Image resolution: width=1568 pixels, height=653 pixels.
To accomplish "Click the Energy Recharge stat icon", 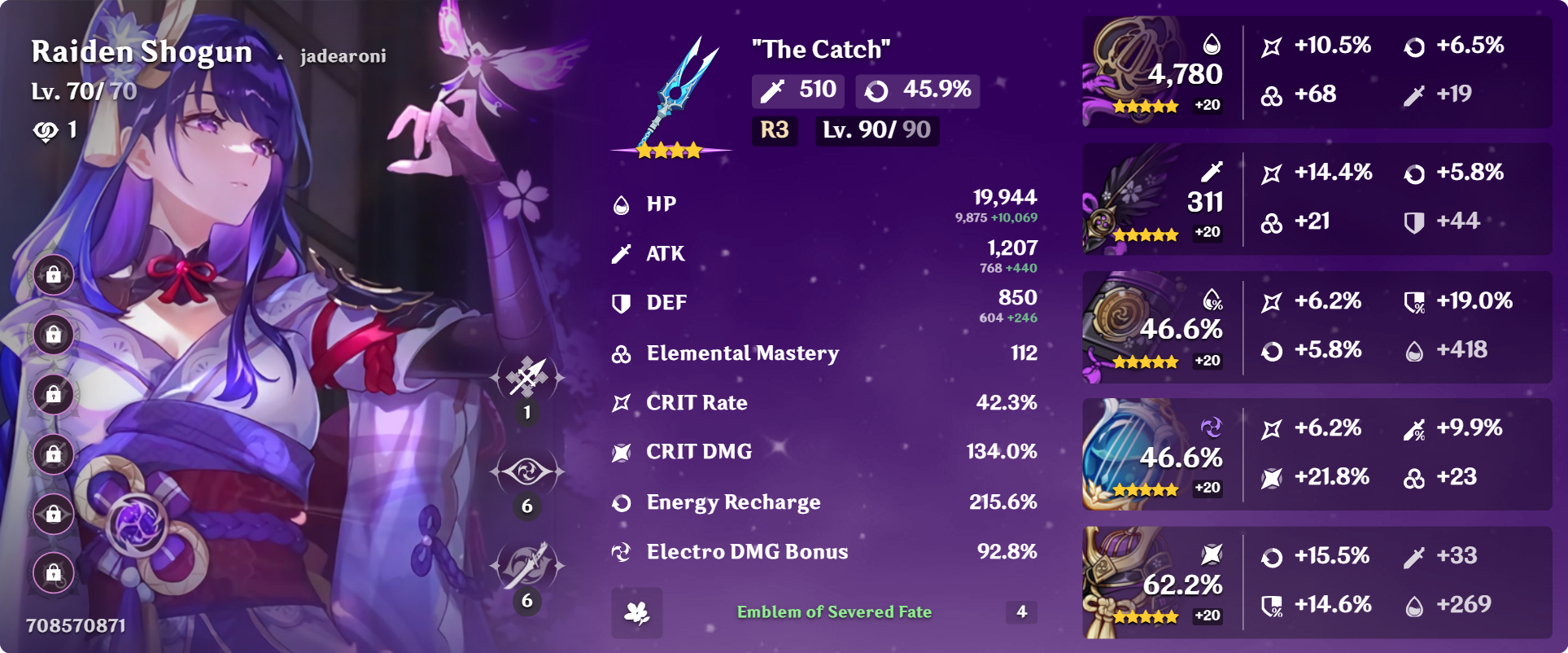I will [622, 502].
